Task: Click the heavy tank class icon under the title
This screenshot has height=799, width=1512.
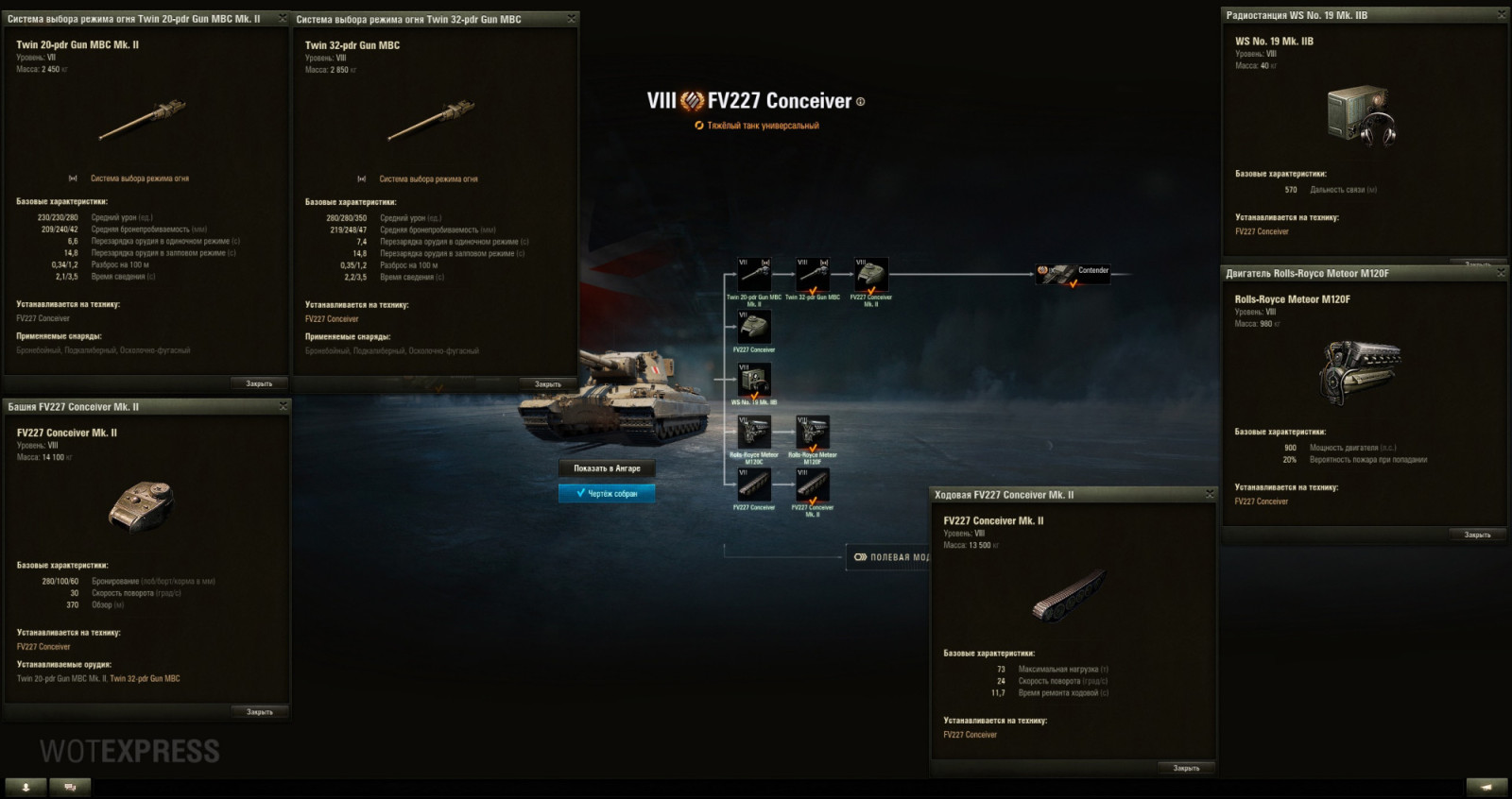Action: click(697, 123)
